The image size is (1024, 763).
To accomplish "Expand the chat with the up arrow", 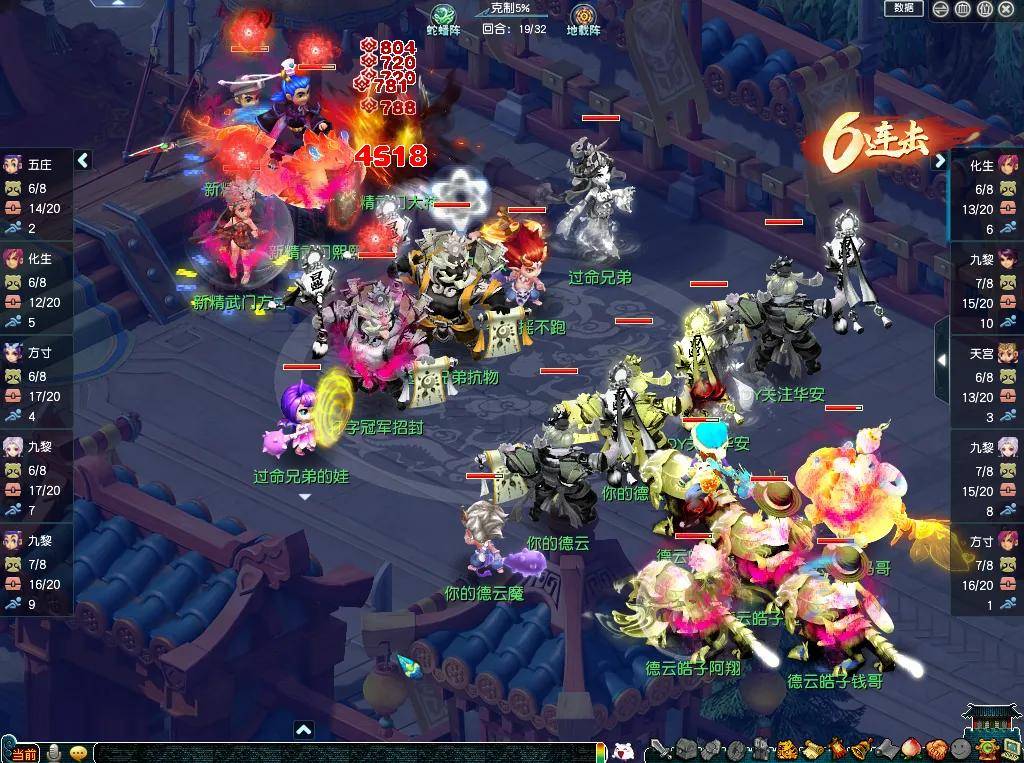I will [303, 731].
